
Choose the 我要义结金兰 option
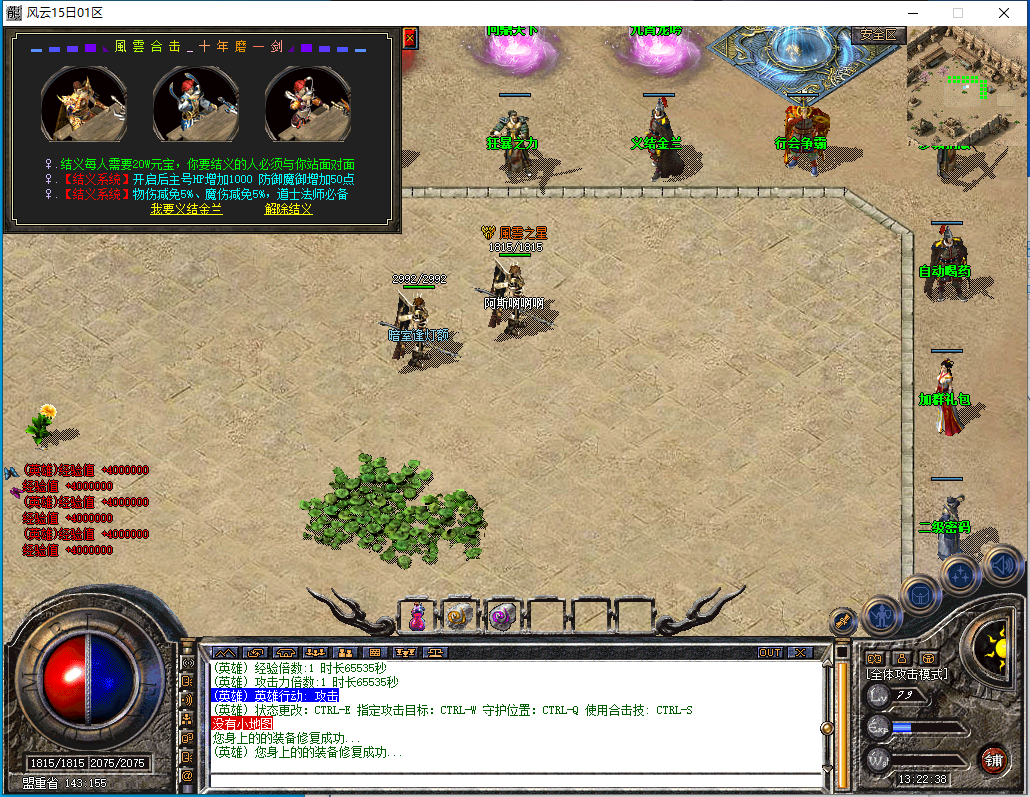[186, 209]
